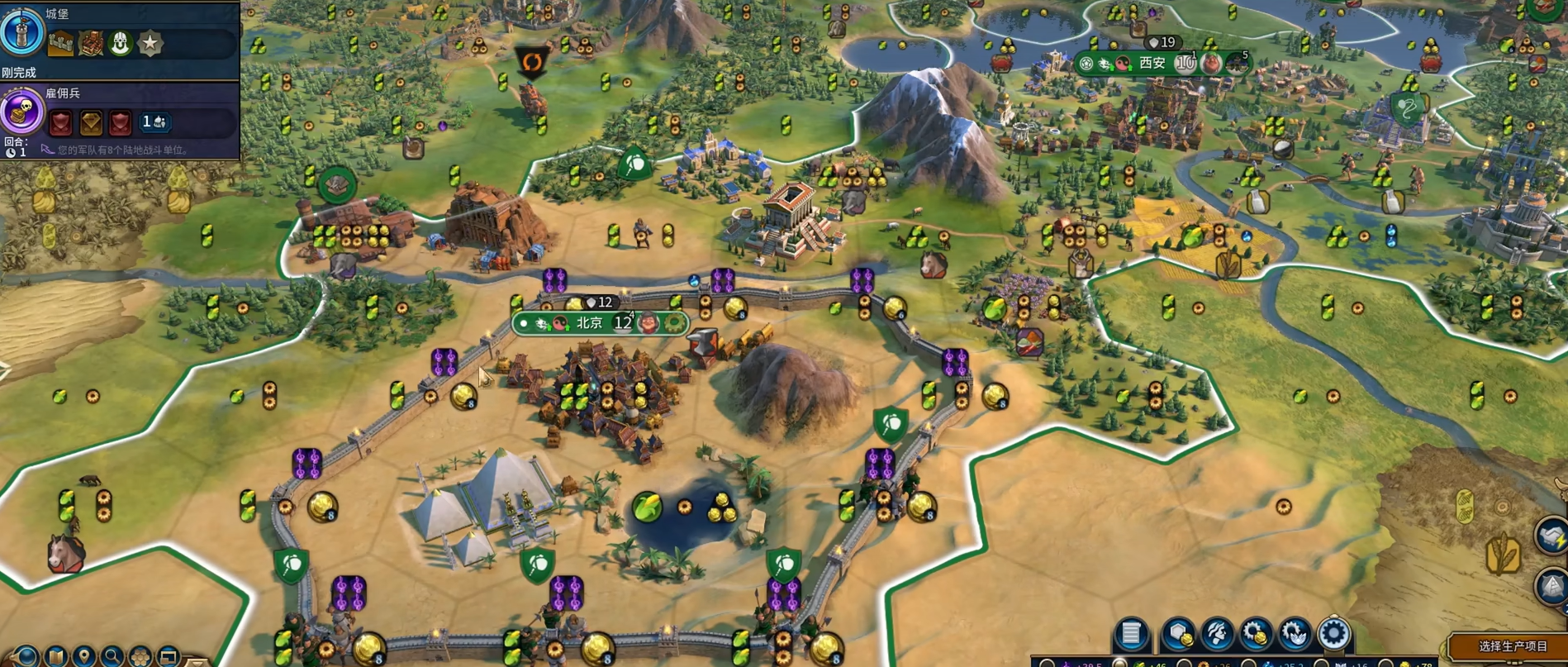Open purchase item with gold button
This screenshot has width=1568, height=667.
1256,635
